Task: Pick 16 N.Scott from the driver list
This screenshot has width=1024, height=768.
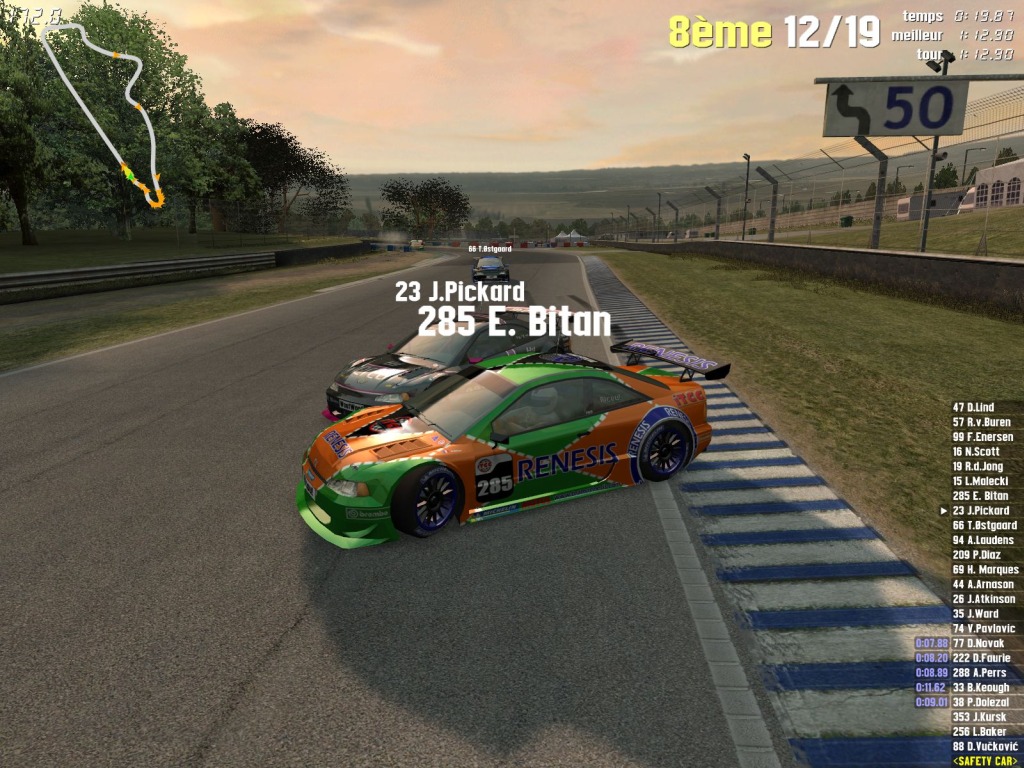Action: click(x=975, y=452)
